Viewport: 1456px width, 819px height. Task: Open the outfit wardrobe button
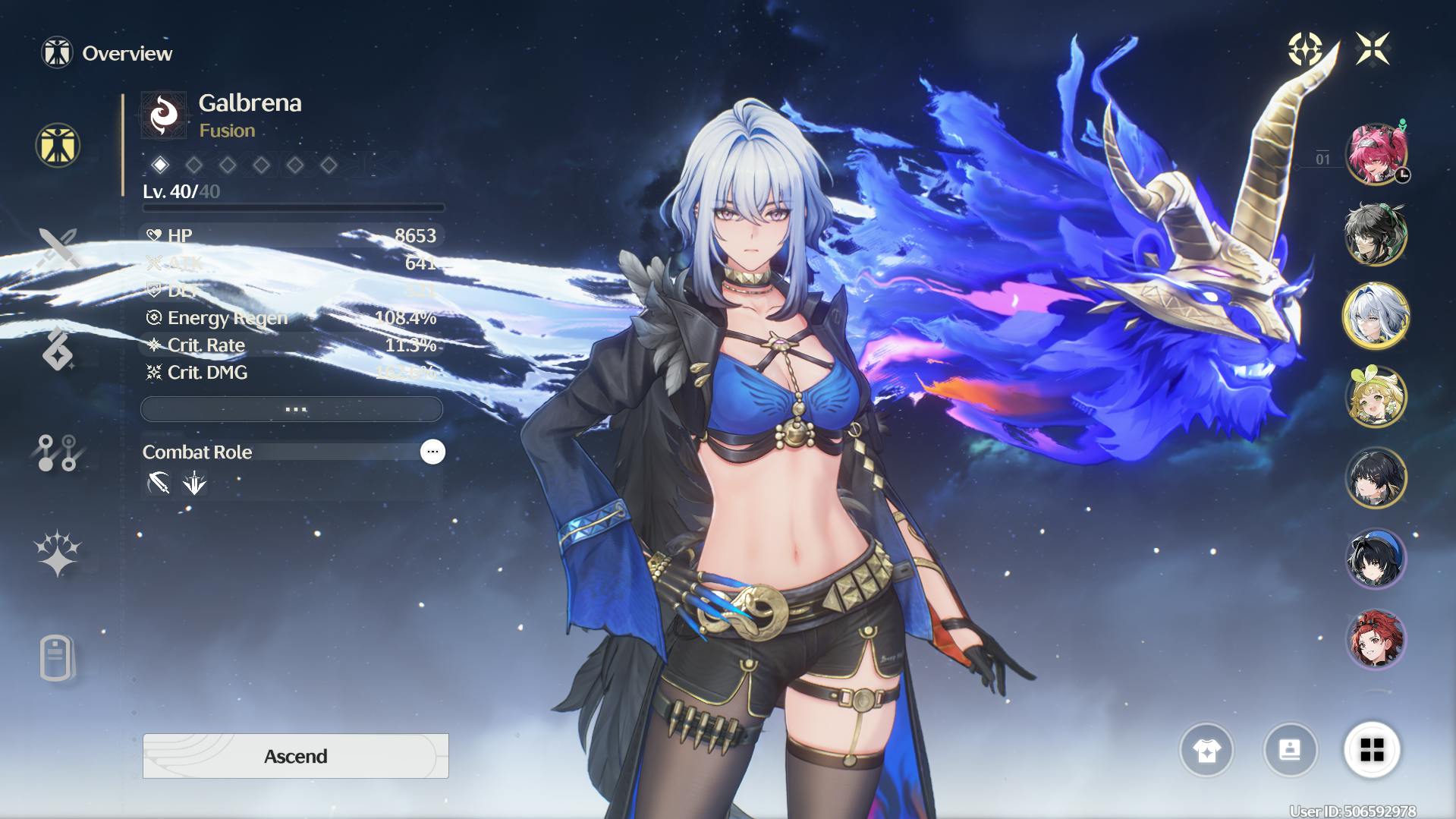(1206, 751)
